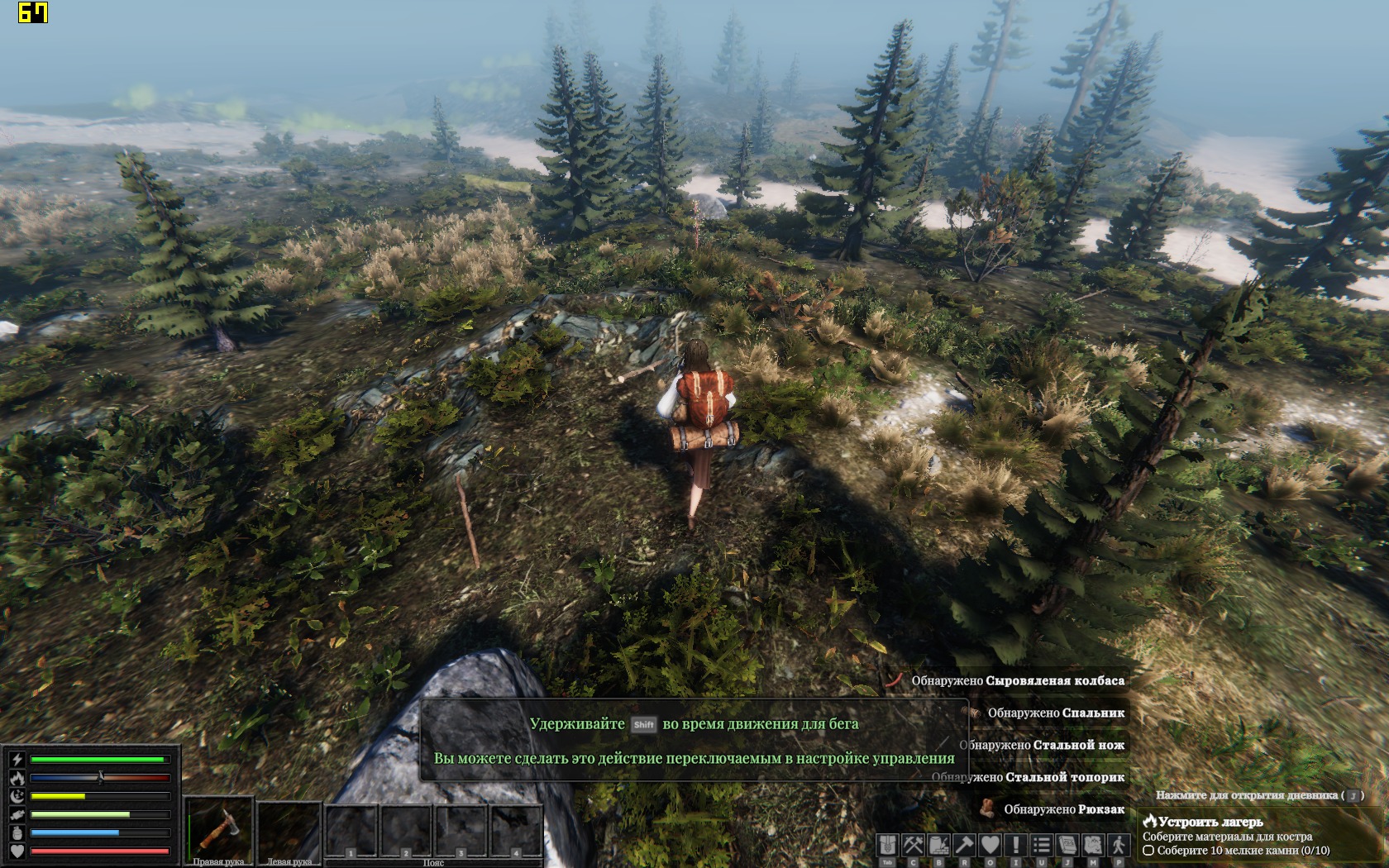Open the brick-and-trowel building menu
1389x868 pixels.
pyautogui.click(x=938, y=845)
